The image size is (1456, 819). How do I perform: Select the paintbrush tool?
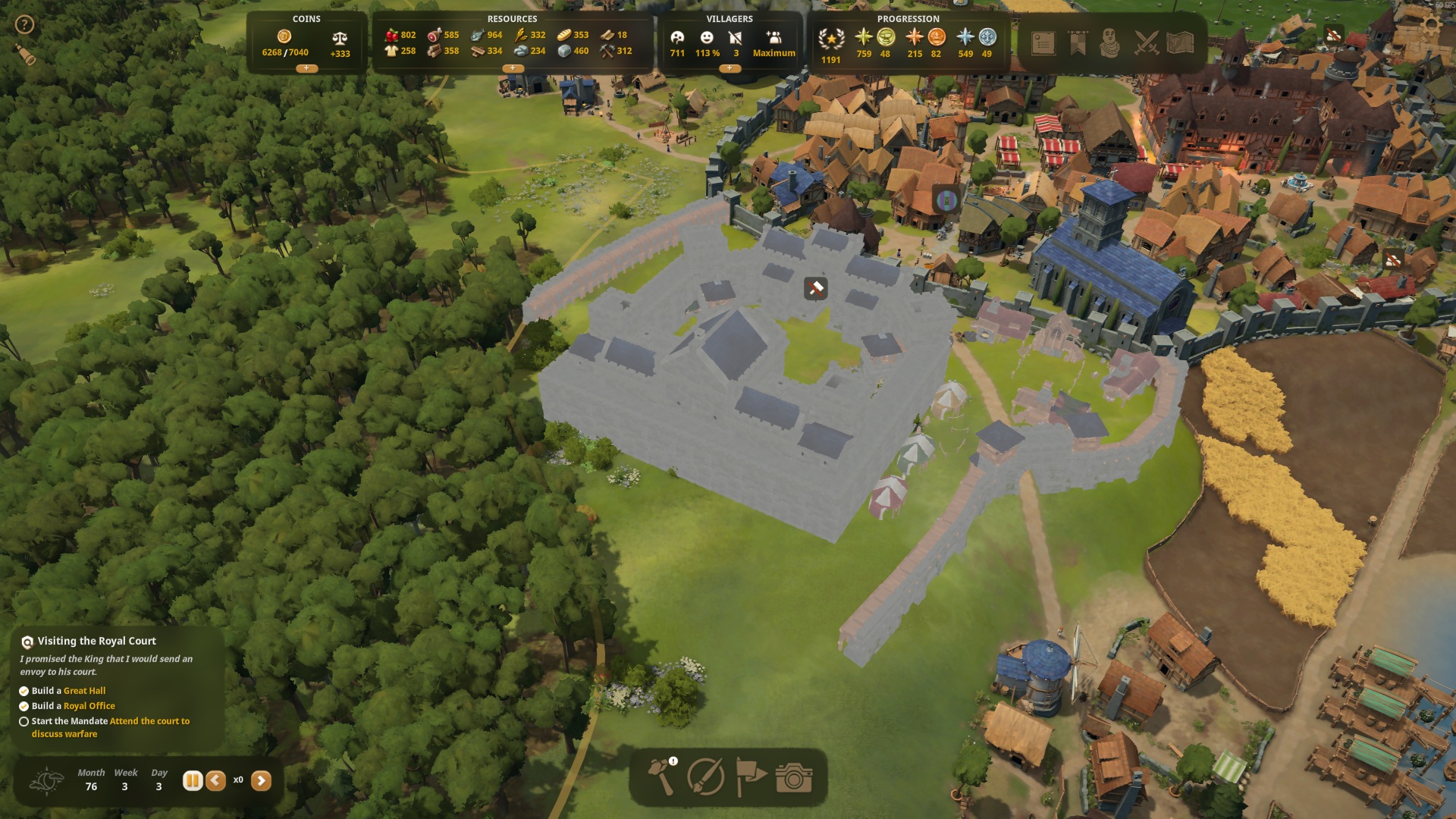coord(705,777)
